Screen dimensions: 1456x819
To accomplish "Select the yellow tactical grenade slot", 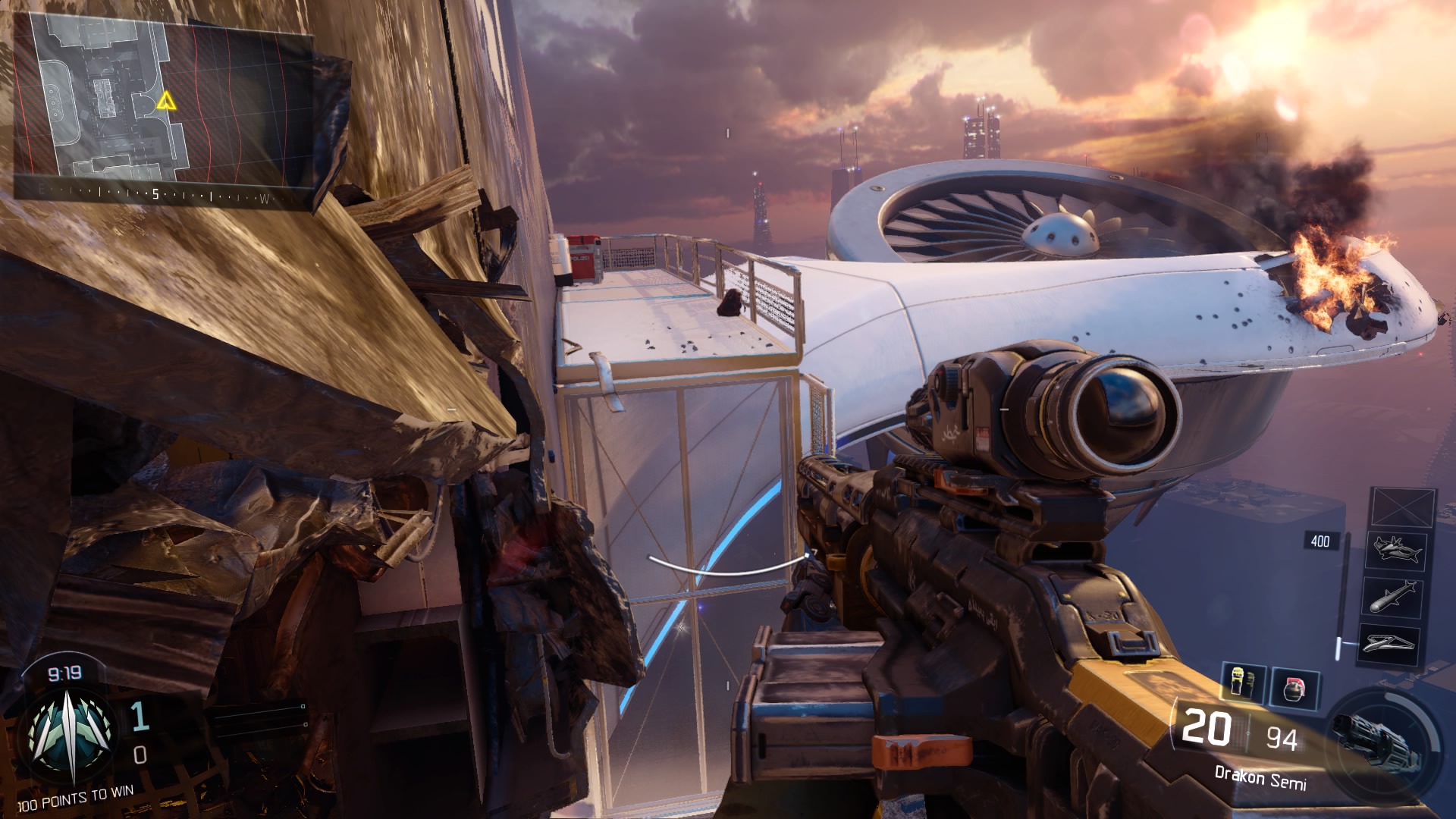I will point(1244,683).
